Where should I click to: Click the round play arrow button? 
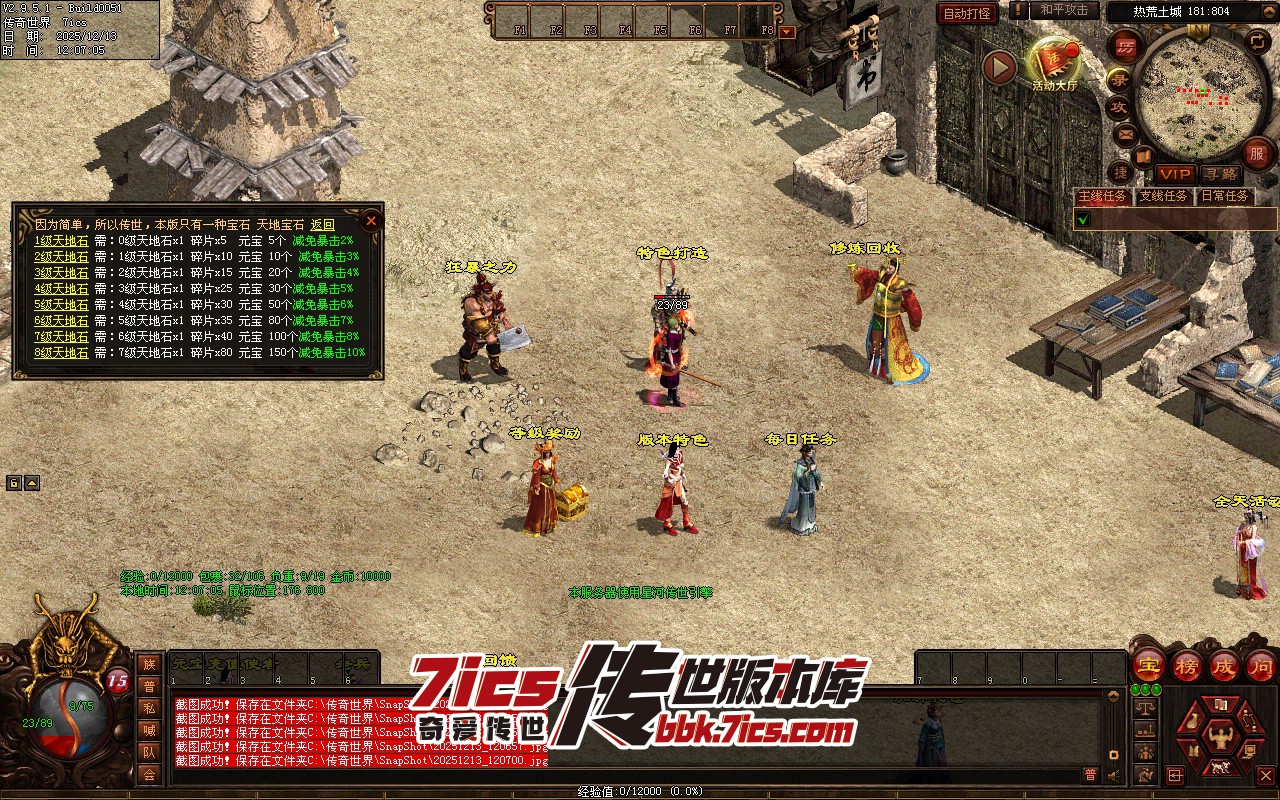[x=999, y=67]
